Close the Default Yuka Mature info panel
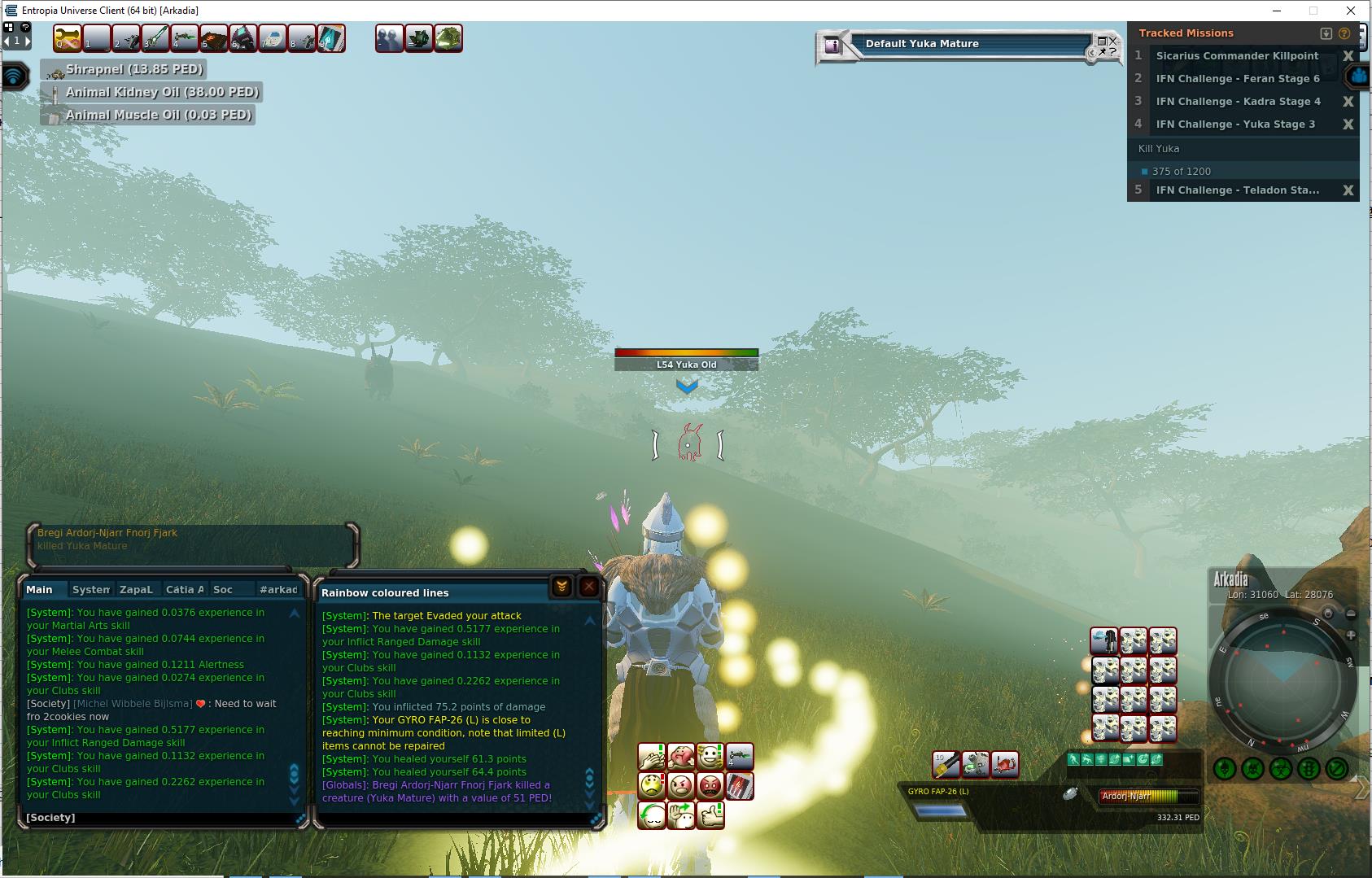Image resolution: width=1372 pixels, height=878 pixels. click(x=1113, y=41)
